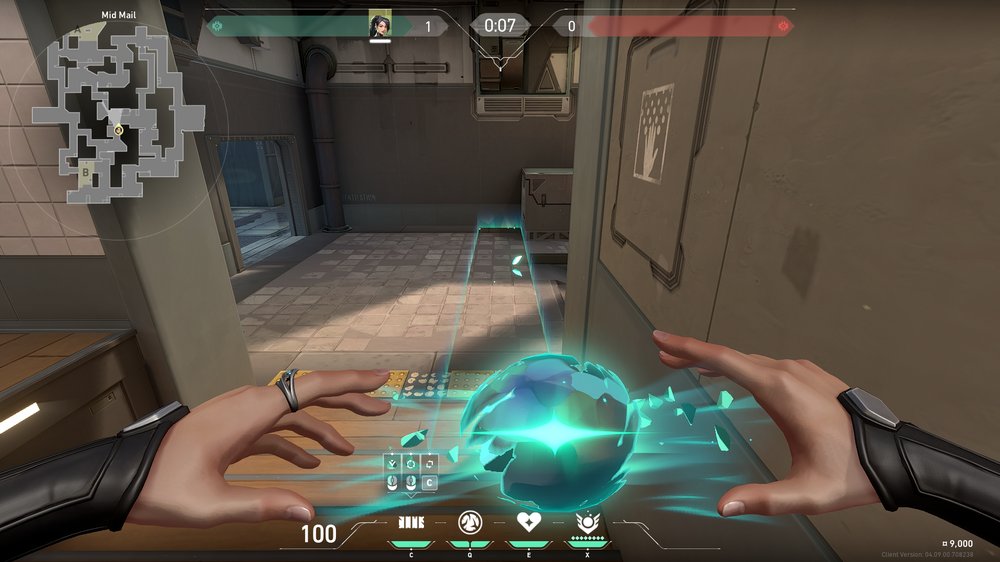Click the agent portrait in the top bar

tap(380, 25)
